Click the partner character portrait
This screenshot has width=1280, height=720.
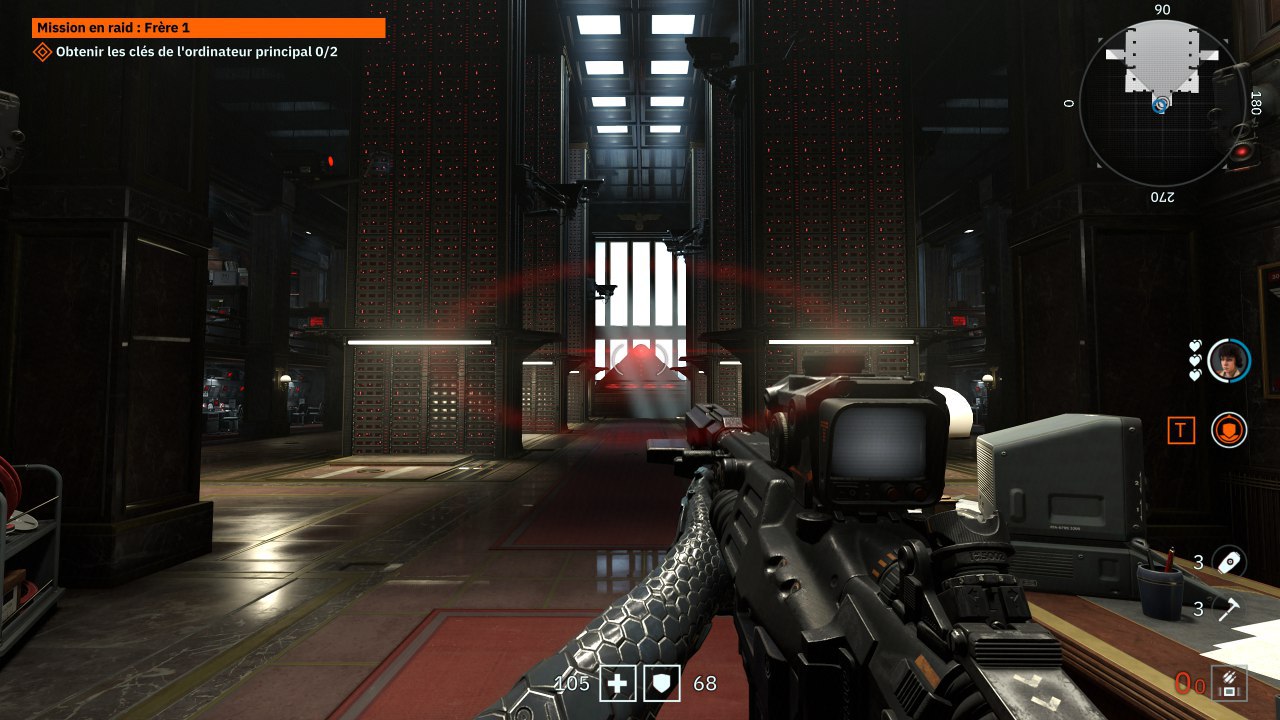pos(1228,360)
